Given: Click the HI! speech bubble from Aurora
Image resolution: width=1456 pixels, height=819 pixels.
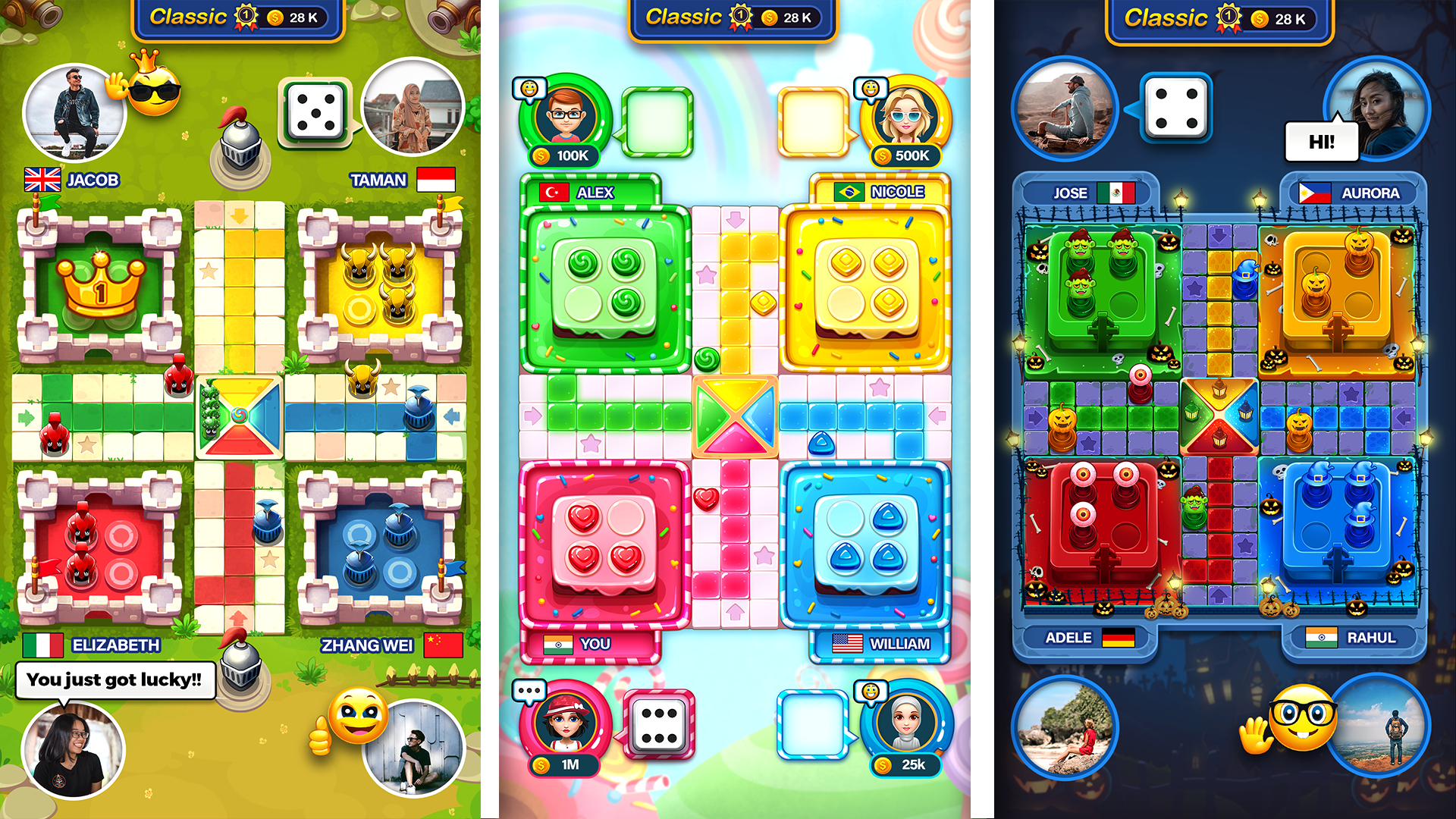Looking at the screenshot, I should point(1321,140).
